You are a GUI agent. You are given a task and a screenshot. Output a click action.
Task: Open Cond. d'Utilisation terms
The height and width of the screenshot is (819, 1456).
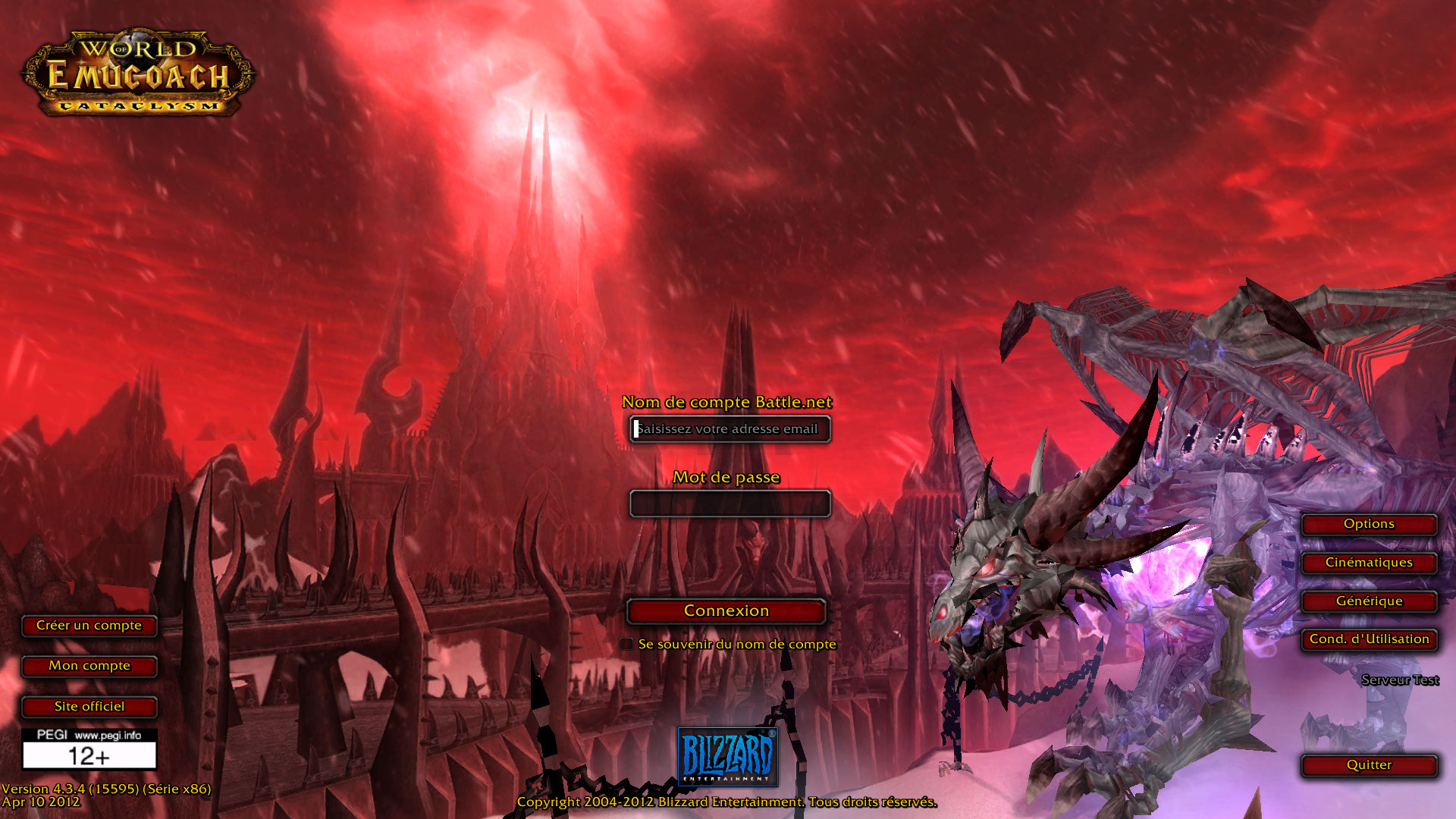(x=1369, y=639)
